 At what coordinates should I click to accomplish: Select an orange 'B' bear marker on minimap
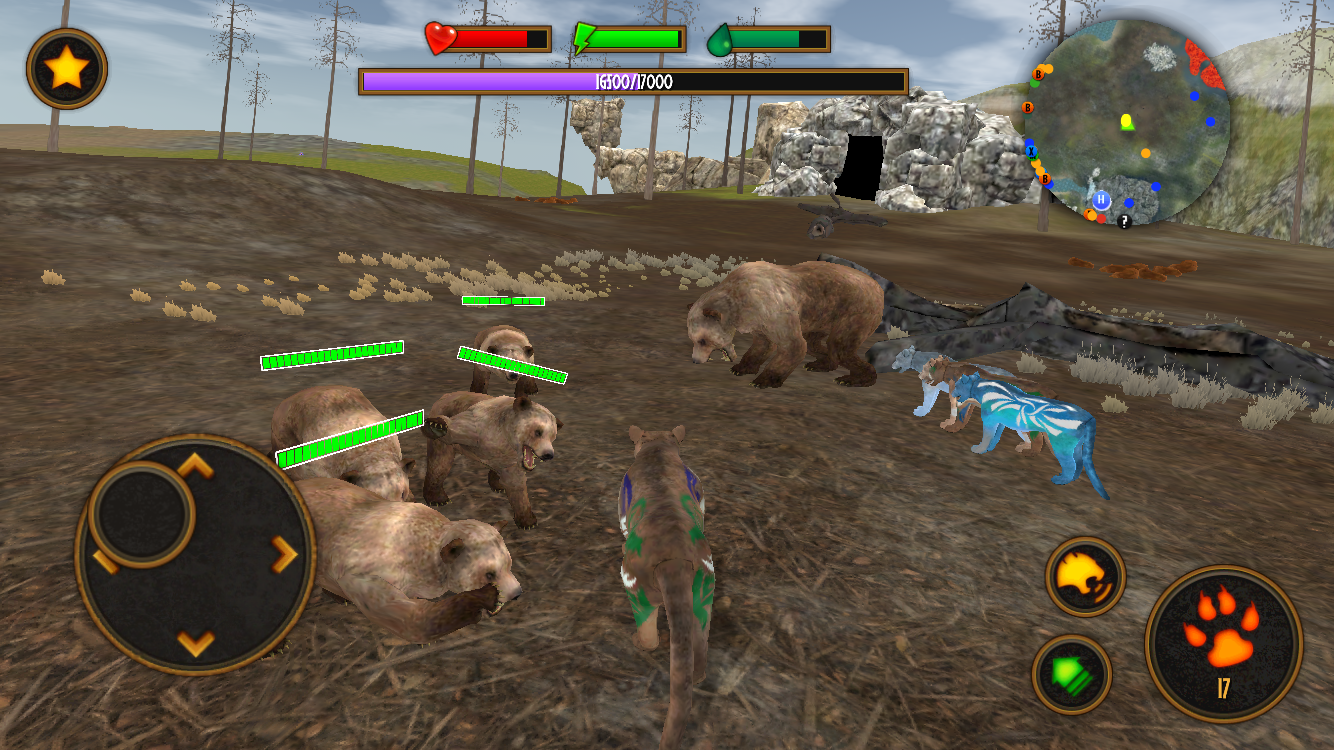[x=1038, y=73]
